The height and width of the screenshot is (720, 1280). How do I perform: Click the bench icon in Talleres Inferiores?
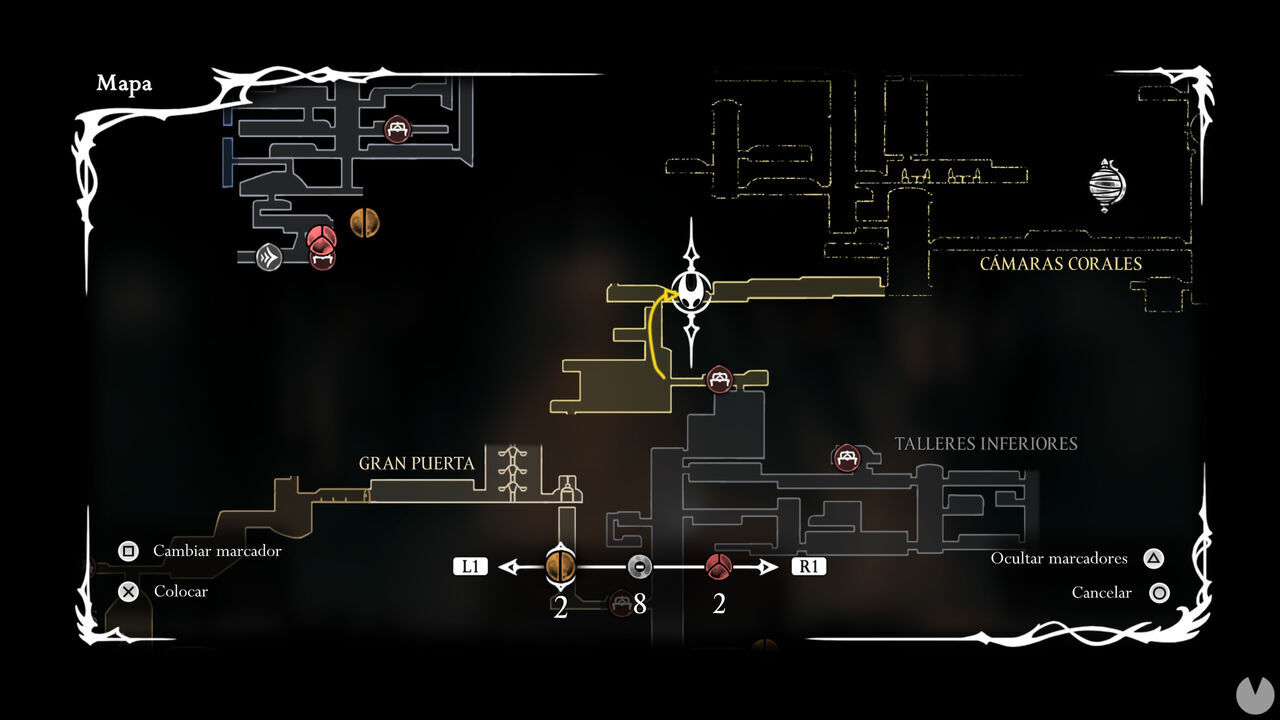click(845, 455)
